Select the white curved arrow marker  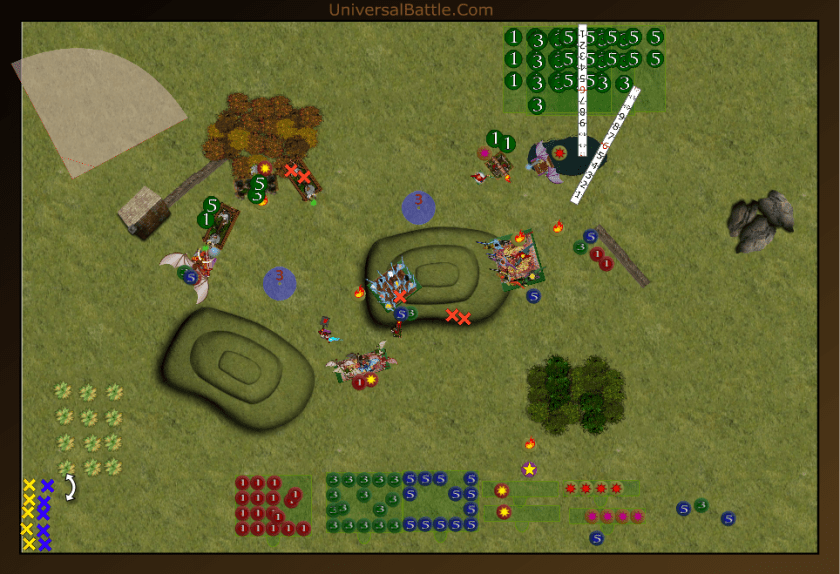[71, 487]
